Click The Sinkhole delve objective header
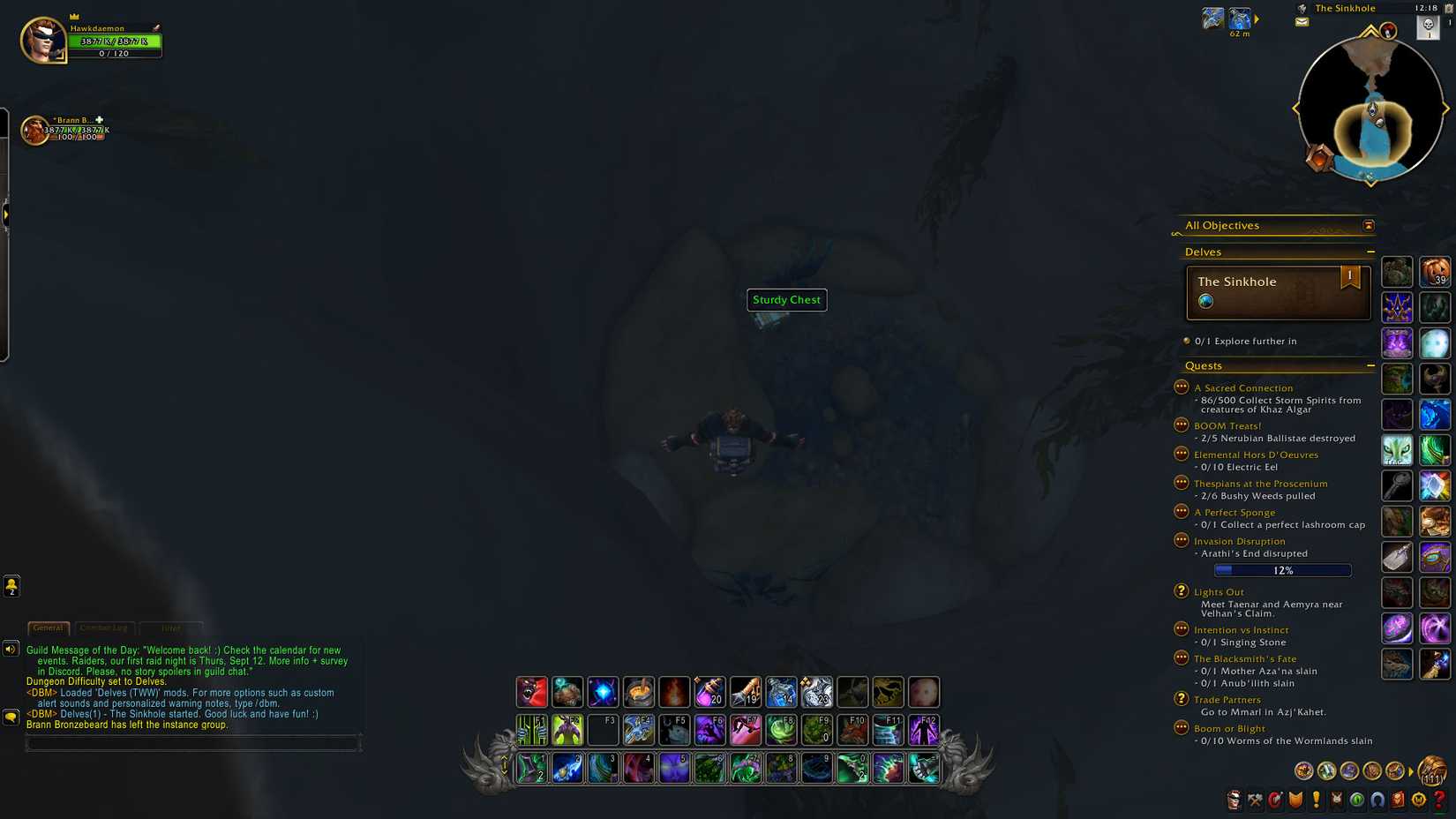This screenshot has height=819, width=1456. click(1236, 281)
